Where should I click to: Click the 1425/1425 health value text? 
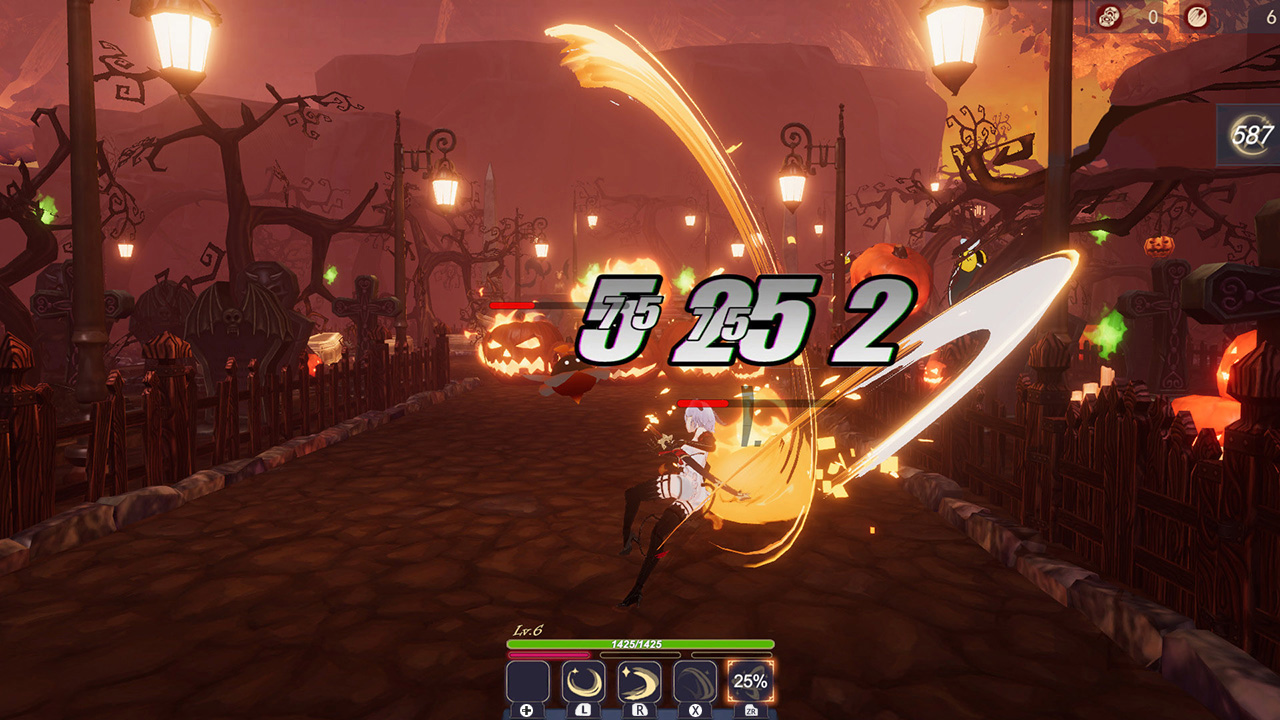tap(636, 644)
